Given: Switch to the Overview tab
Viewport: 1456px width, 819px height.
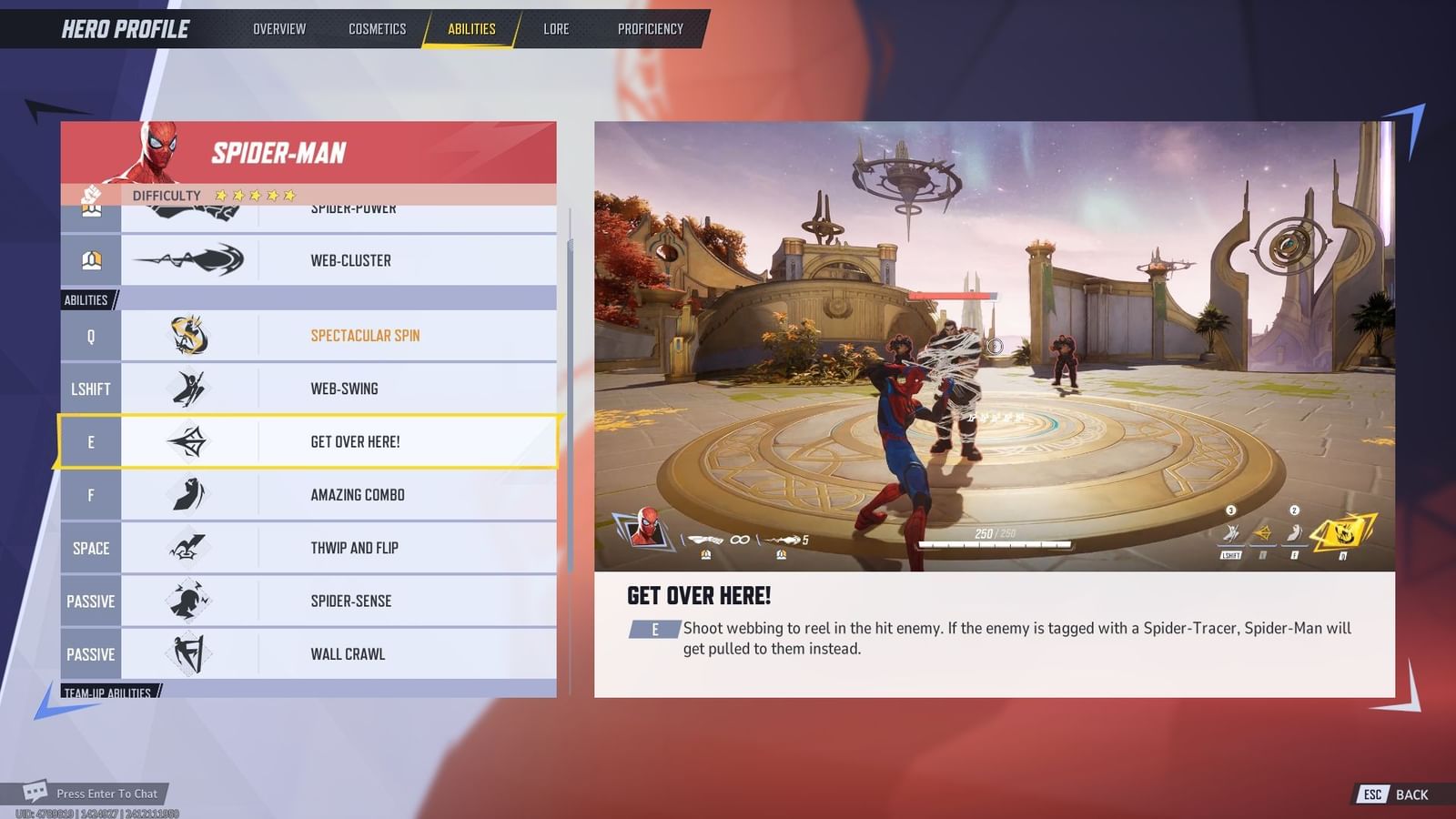Looking at the screenshot, I should click(278, 28).
